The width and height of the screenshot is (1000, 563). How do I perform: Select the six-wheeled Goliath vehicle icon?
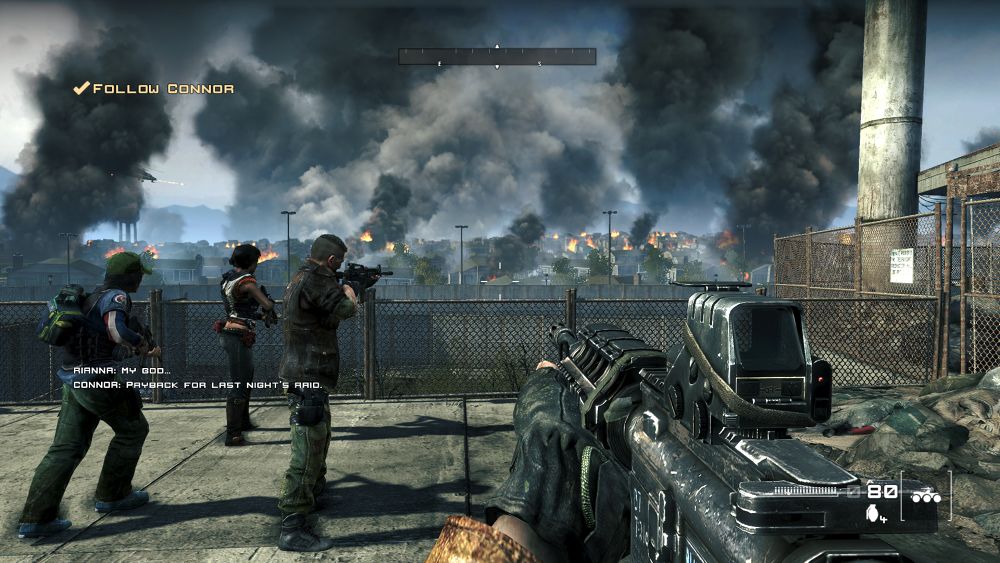point(924,495)
